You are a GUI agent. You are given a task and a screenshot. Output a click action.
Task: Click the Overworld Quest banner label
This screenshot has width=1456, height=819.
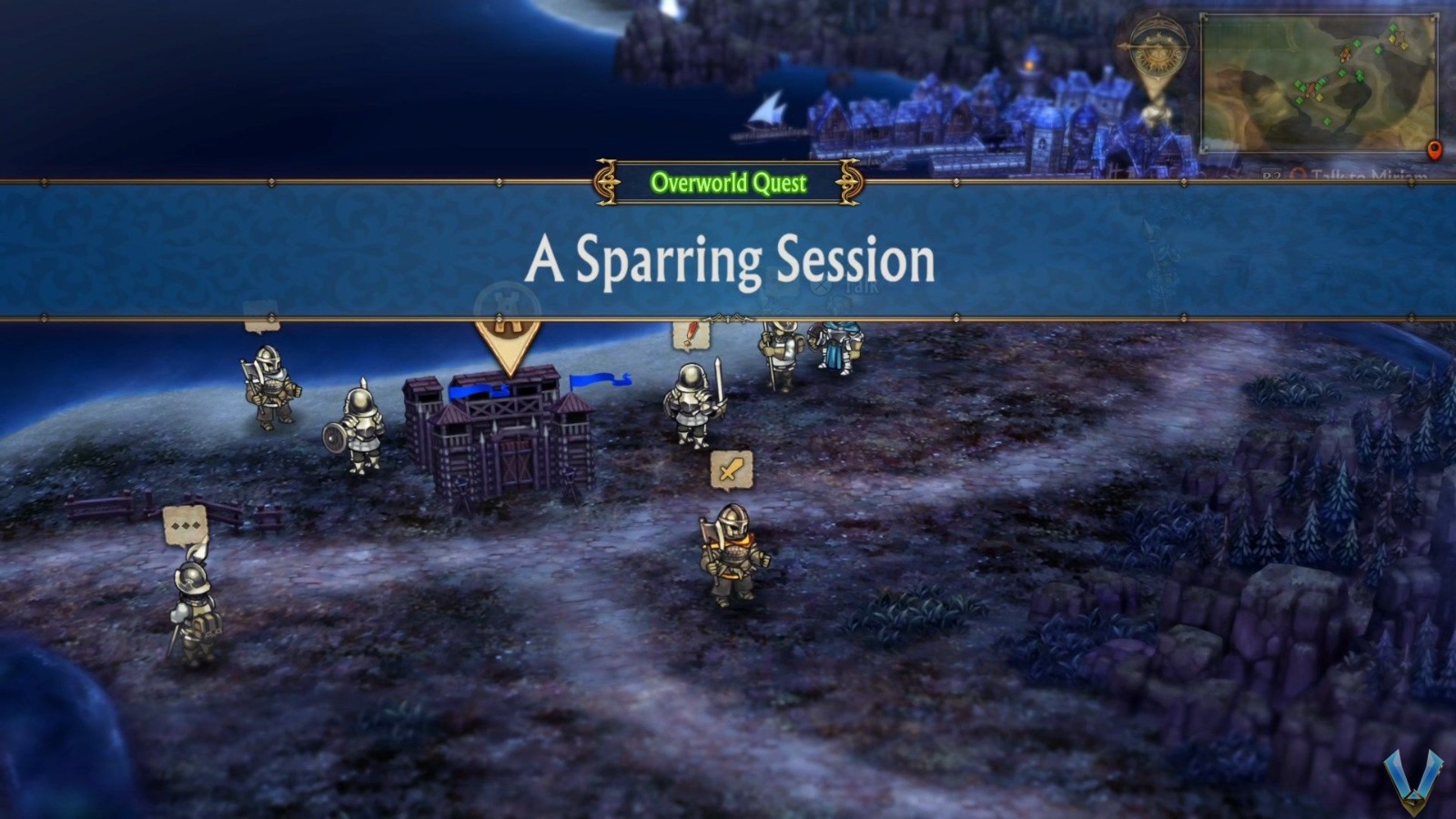point(728,183)
